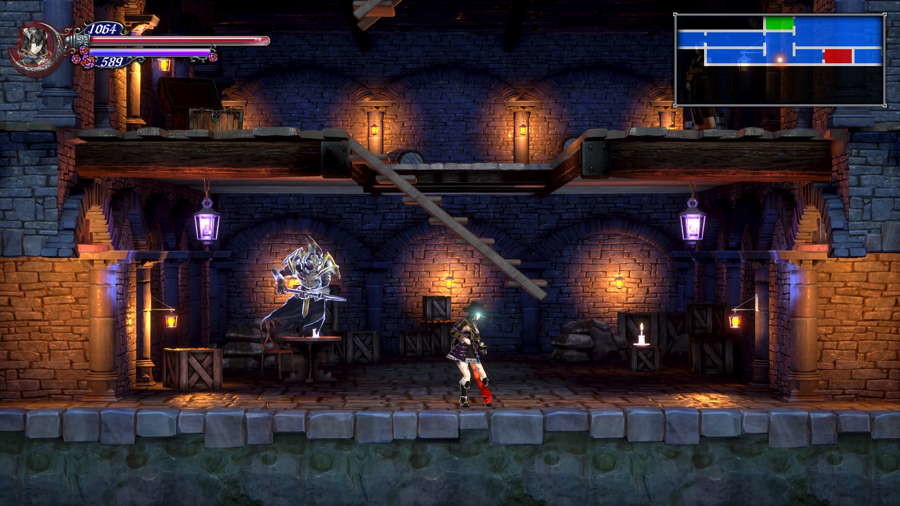The image size is (900, 506).
Task: Select the green room on the minimap
Action: tap(779, 23)
